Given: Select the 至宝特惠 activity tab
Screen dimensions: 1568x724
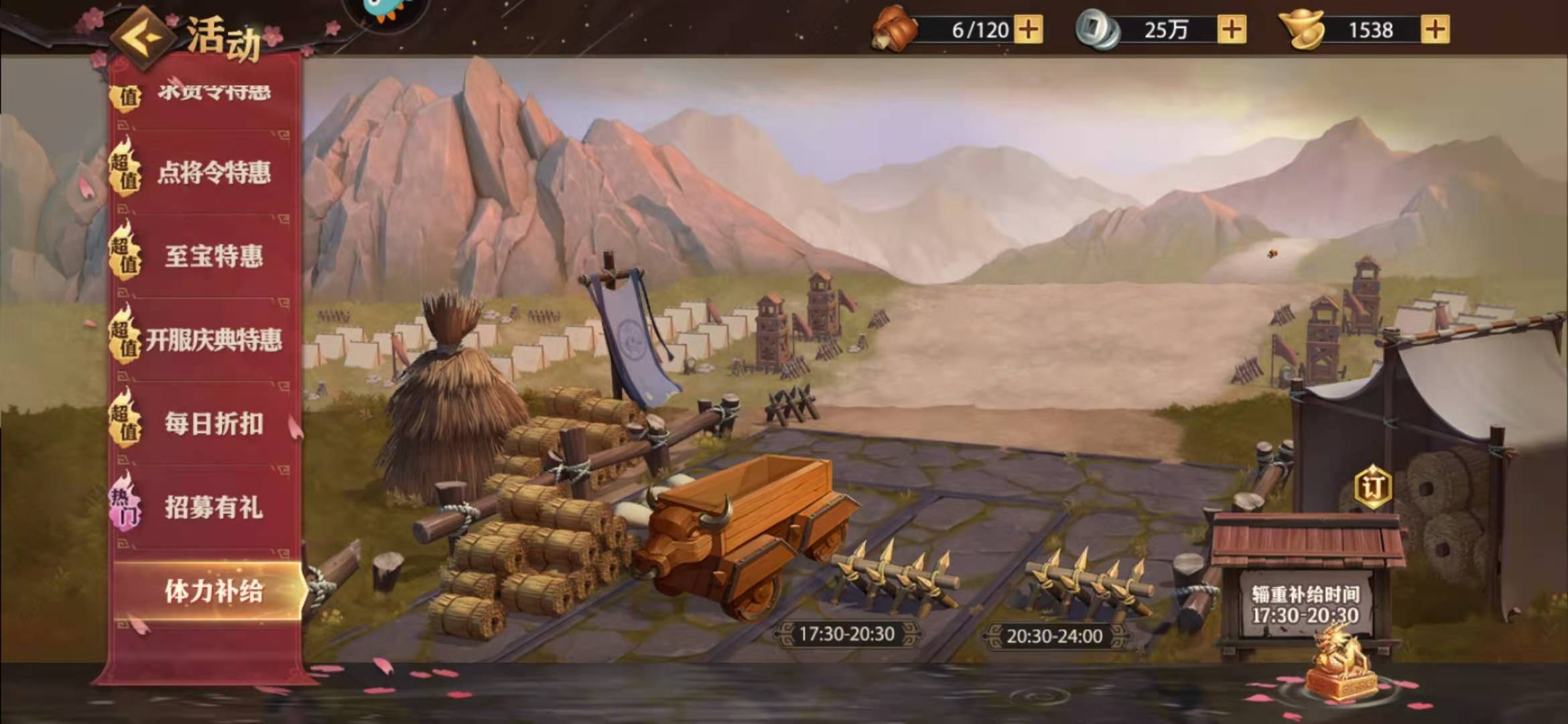Looking at the screenshot, I should point(212,256).
